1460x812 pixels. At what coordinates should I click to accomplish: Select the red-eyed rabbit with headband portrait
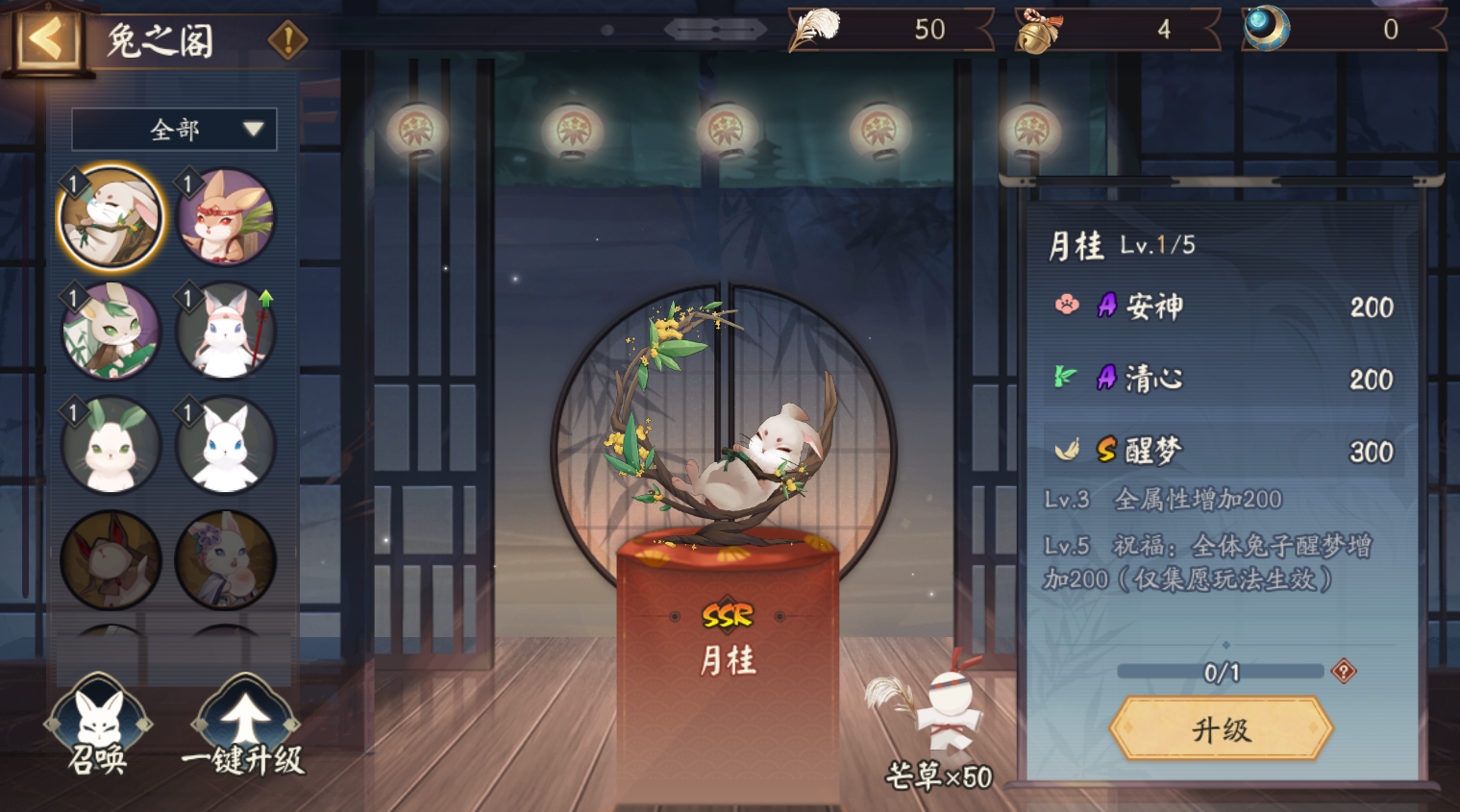[x=225, y=213]
